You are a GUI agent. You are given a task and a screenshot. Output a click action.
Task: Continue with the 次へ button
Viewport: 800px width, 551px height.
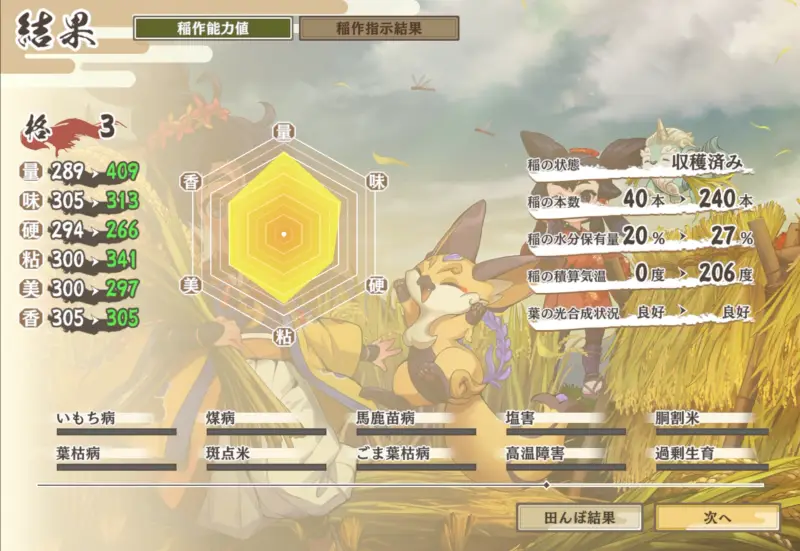717,518
